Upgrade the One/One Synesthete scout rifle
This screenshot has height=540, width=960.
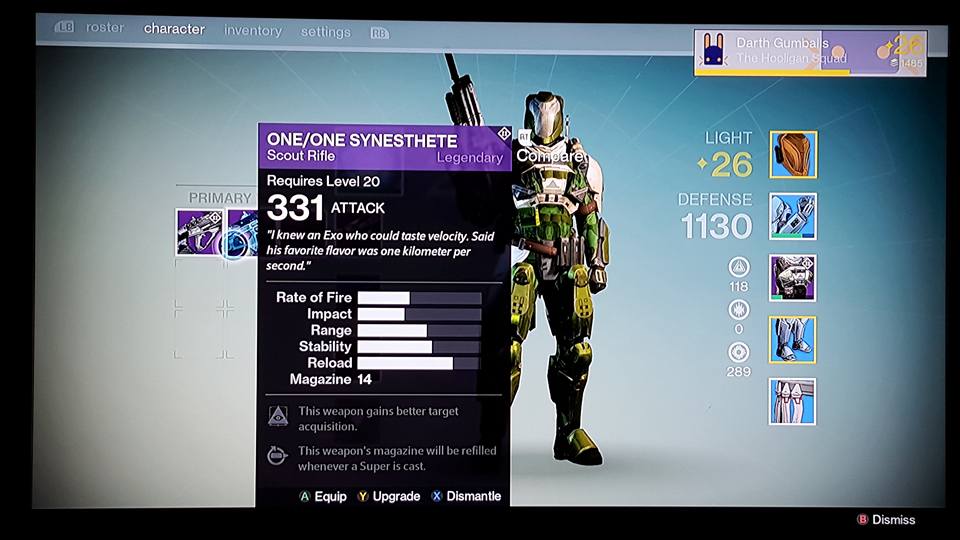tap(388, 496)
